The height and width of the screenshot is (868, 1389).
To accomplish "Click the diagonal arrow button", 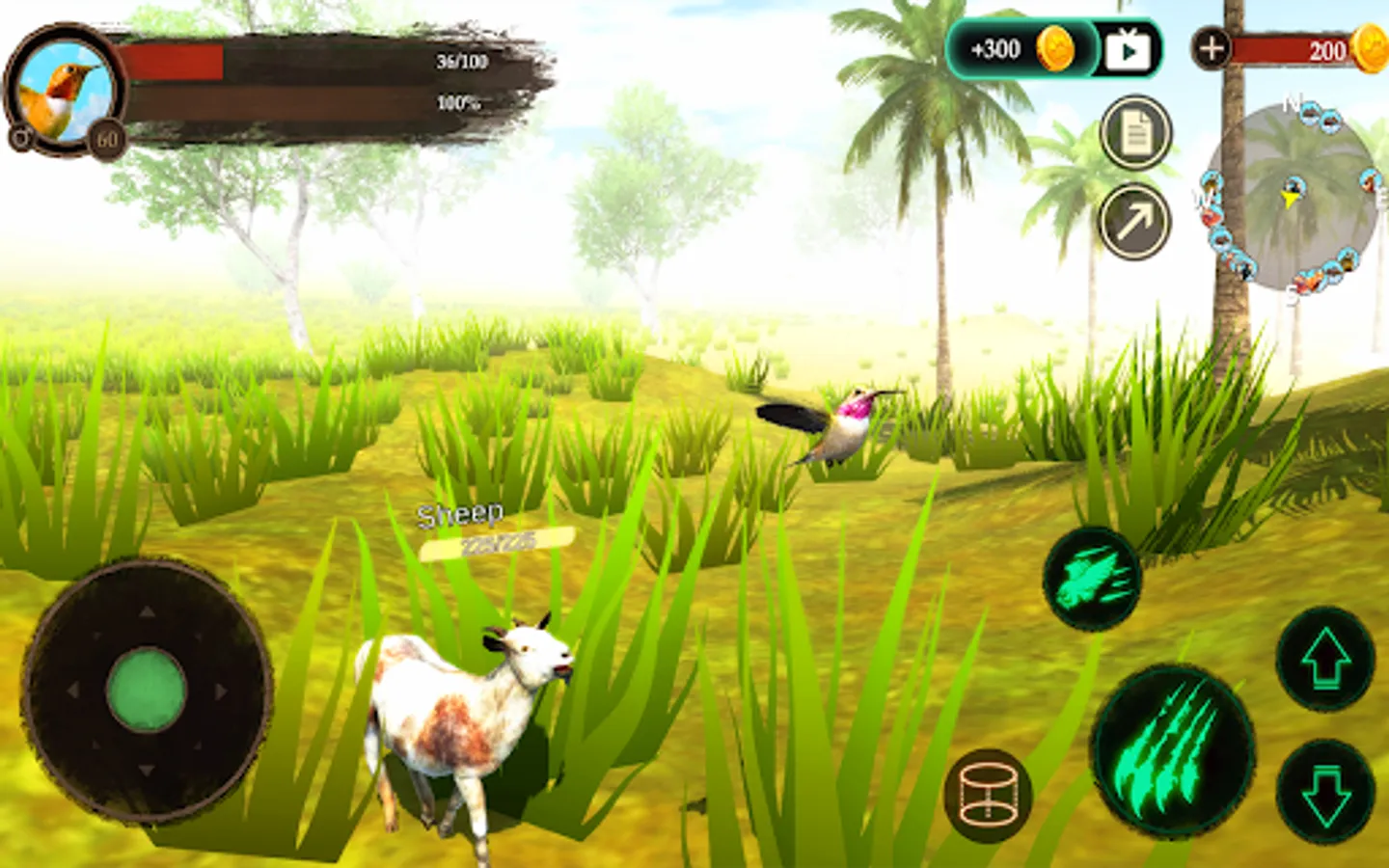I will pos(1135,223).
